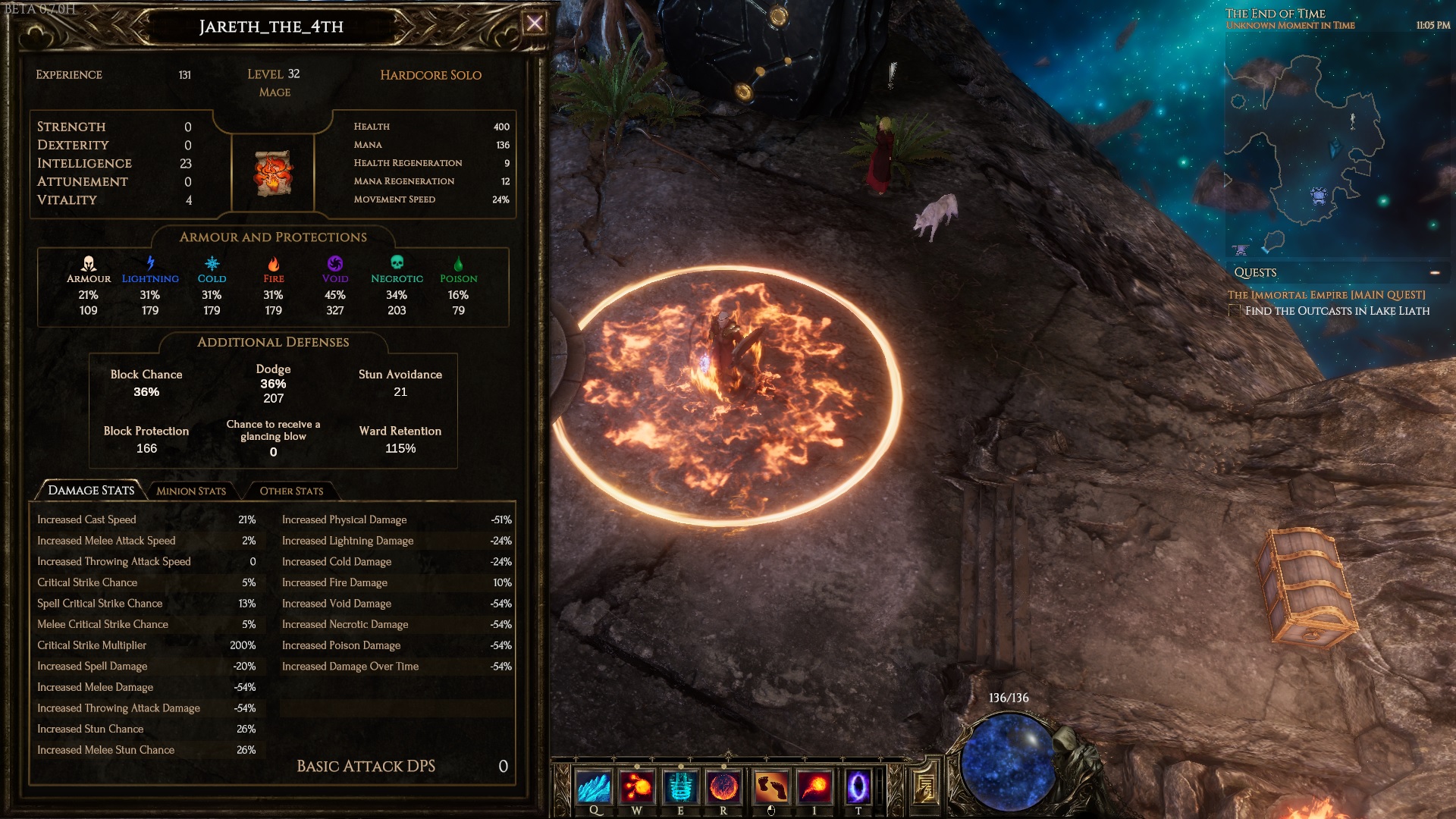Click the Armour helmet icon
Screen dimensions: 1456x819
tap(89, 264)
